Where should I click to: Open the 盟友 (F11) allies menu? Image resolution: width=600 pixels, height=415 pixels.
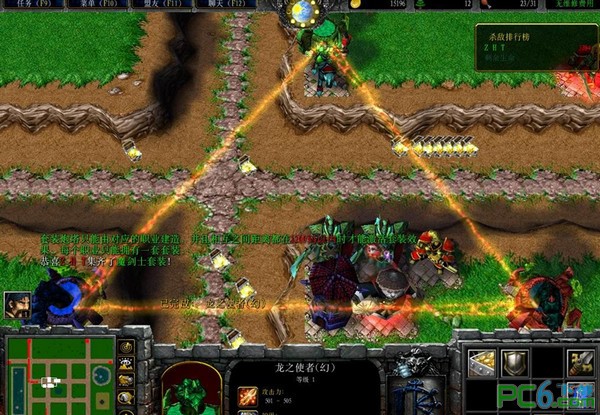pyautogui.click(x=164, y=5)
